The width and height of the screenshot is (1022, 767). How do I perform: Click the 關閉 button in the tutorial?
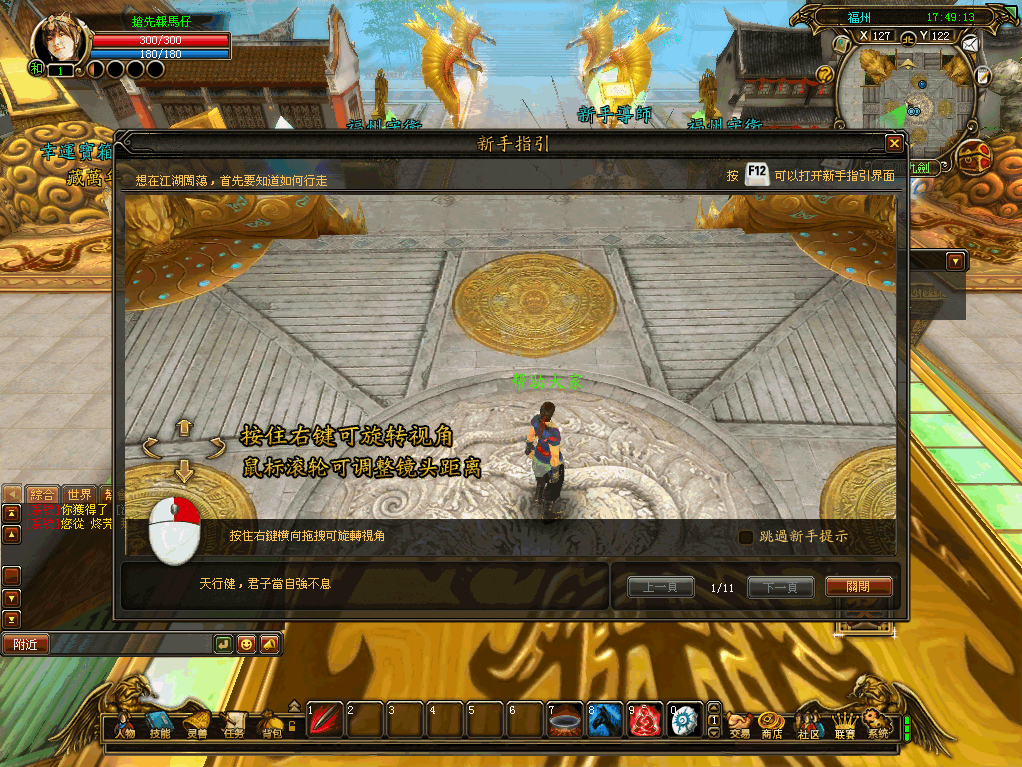(858, 587)
